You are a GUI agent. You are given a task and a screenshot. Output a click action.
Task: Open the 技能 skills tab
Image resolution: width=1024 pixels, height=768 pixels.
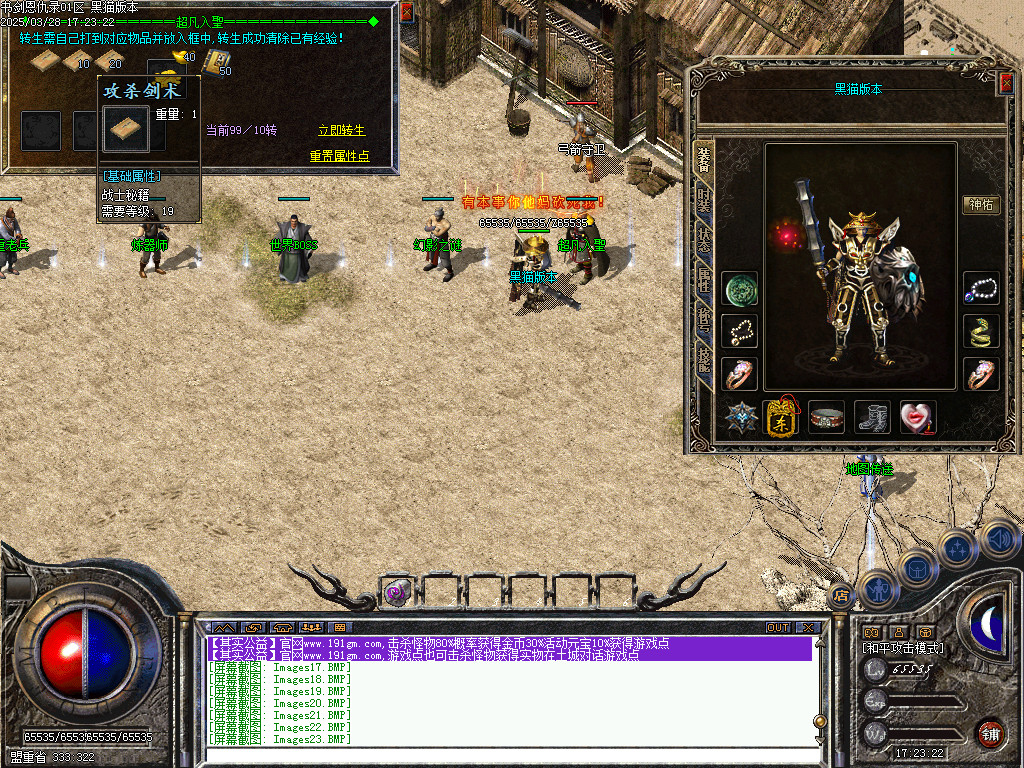pyautogui.click(x=704, y=362)
